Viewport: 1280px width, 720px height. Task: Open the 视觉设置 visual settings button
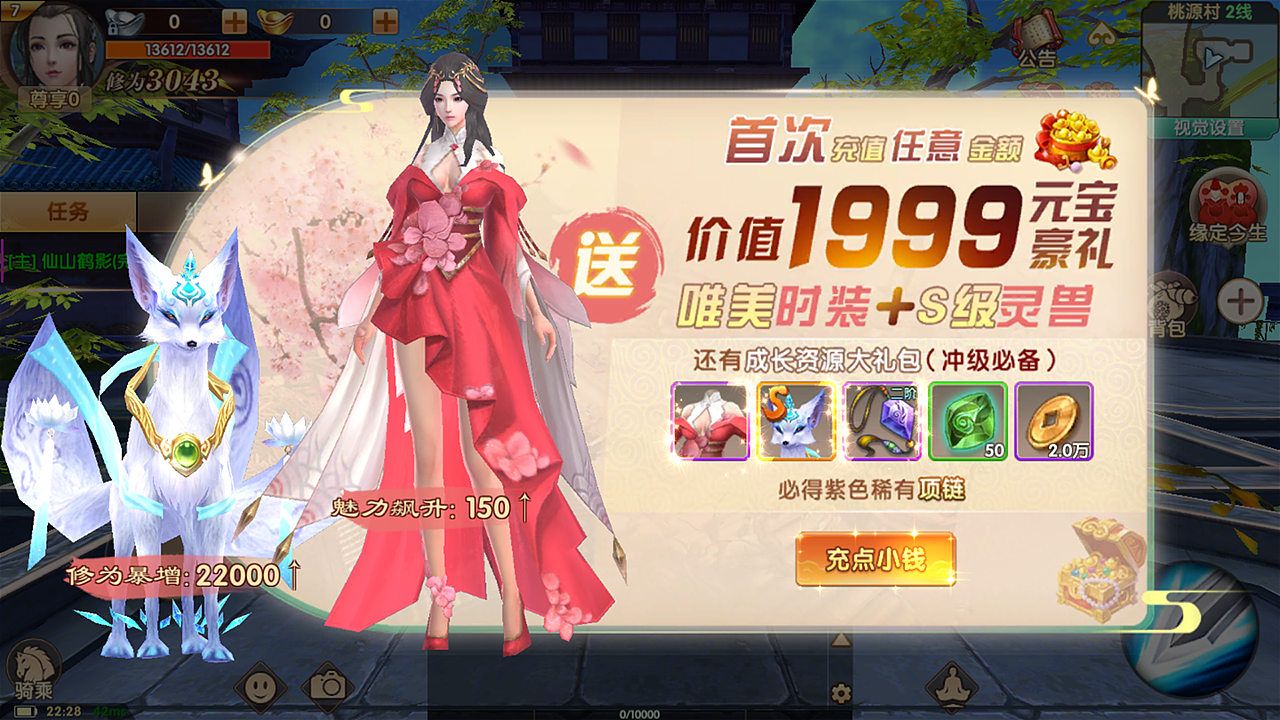[x=1209, y=128]
